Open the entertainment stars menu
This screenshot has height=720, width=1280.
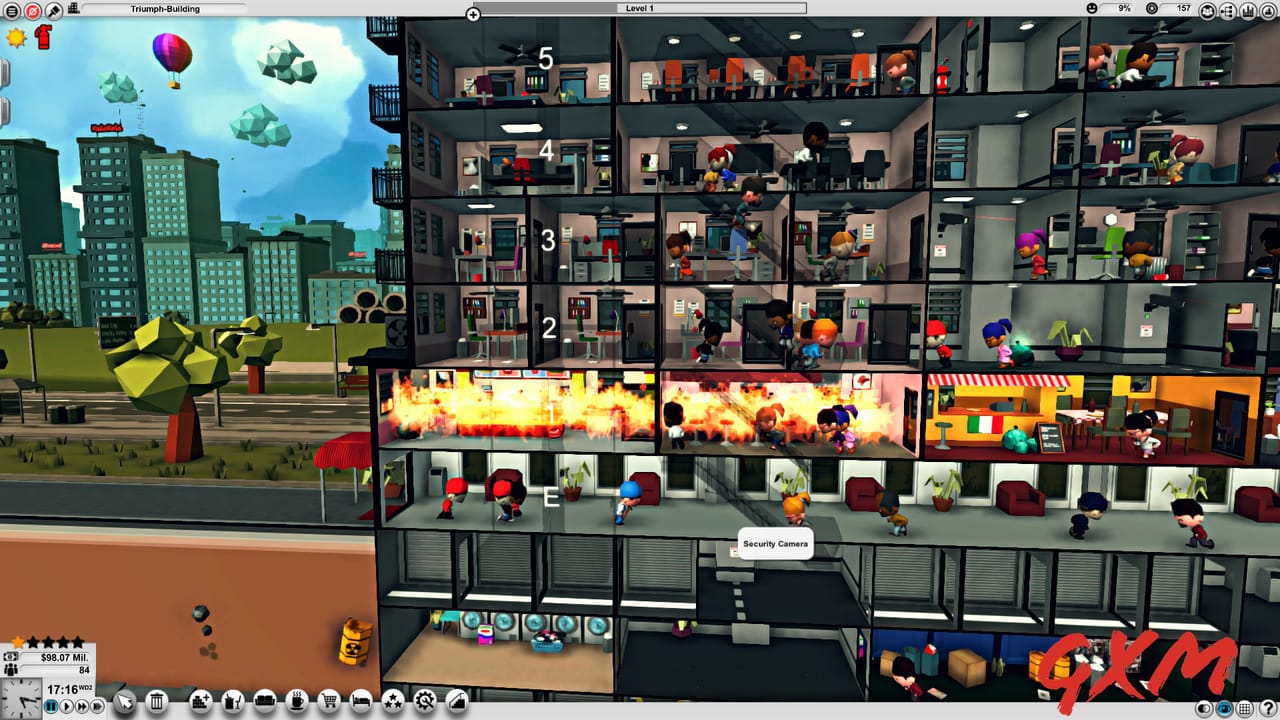[x=394, y=702]
